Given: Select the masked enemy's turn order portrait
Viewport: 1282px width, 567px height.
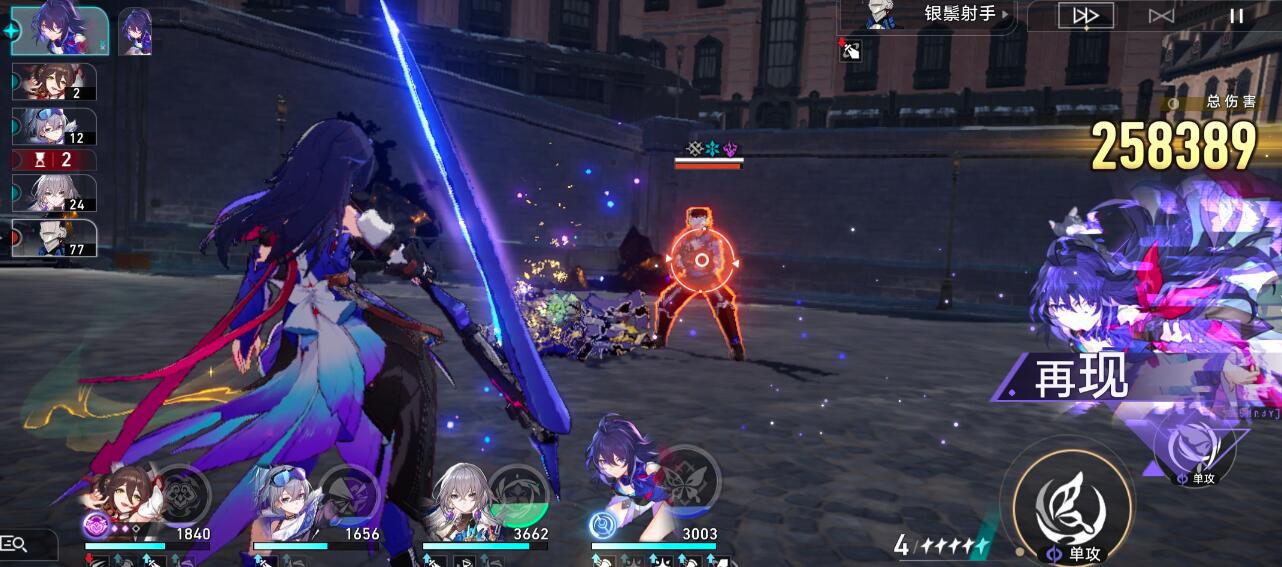Looking at the screenshot, I should (x=54, y=238).
